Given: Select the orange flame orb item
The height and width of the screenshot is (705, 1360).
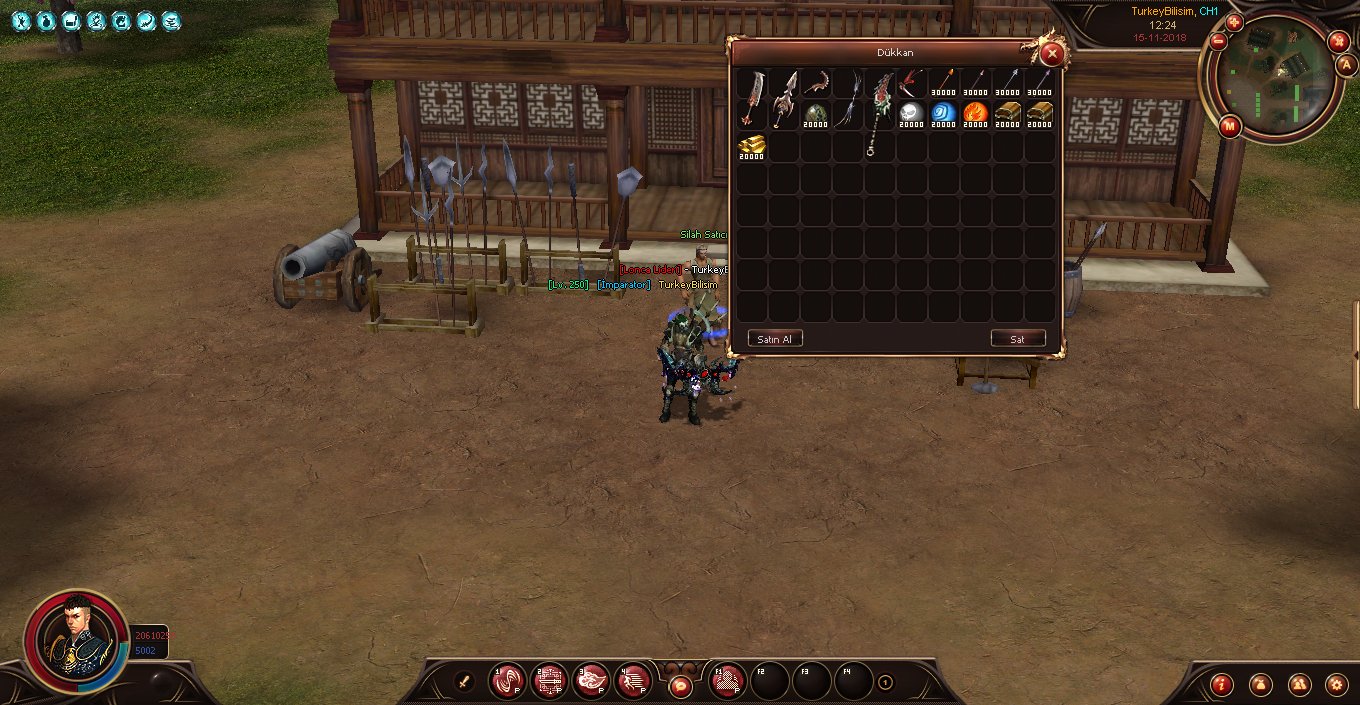Looking at the screenshot, I should click(975, 114).
